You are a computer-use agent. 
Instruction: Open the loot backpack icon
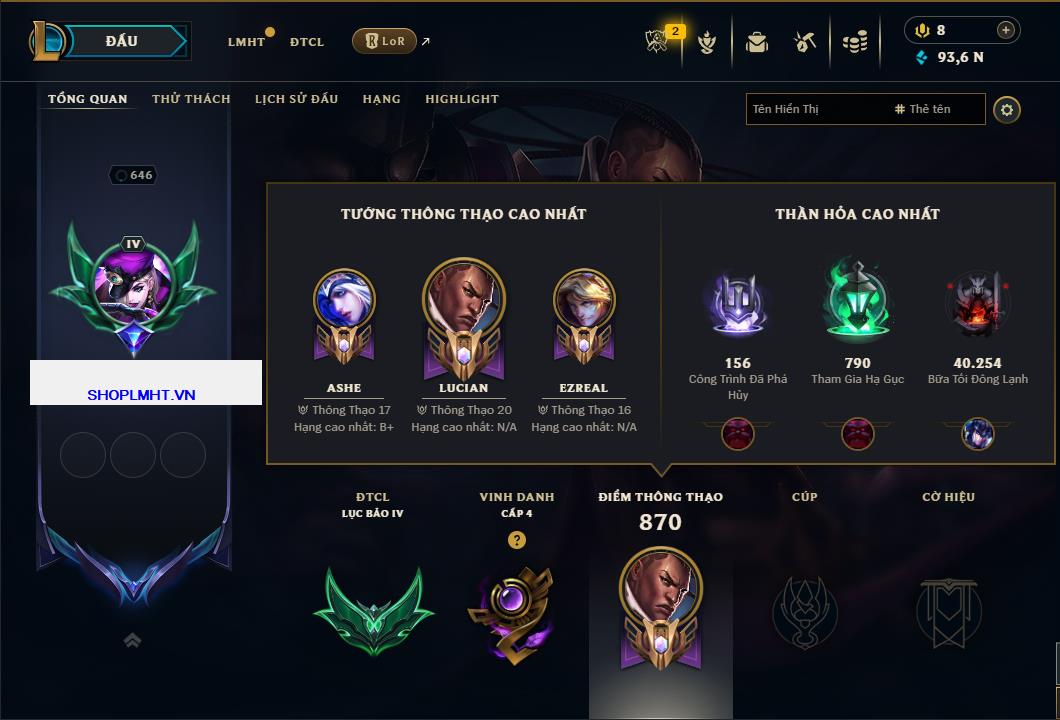[757, 42]
